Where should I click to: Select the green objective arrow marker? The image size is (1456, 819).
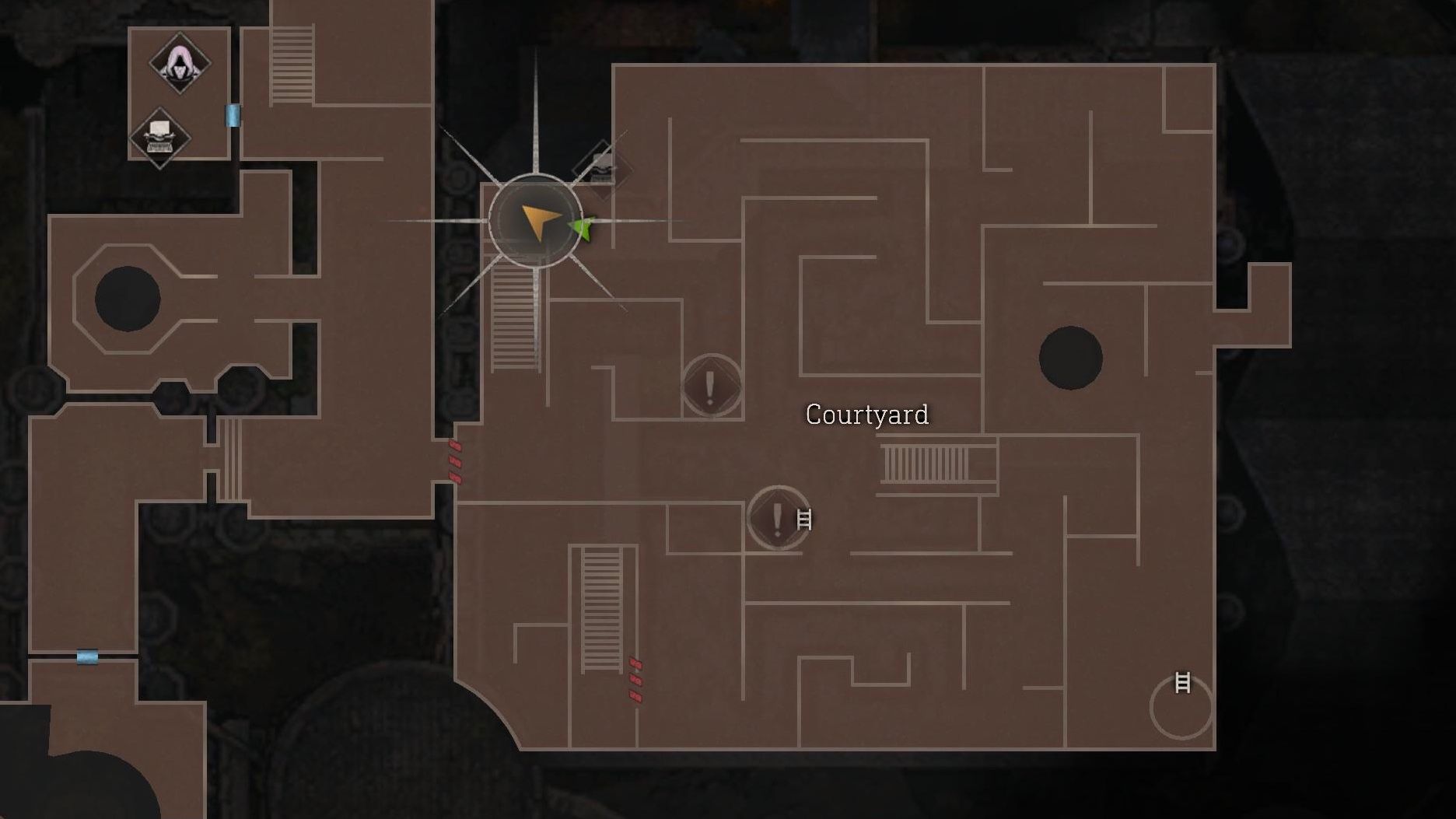coord(582,229)
